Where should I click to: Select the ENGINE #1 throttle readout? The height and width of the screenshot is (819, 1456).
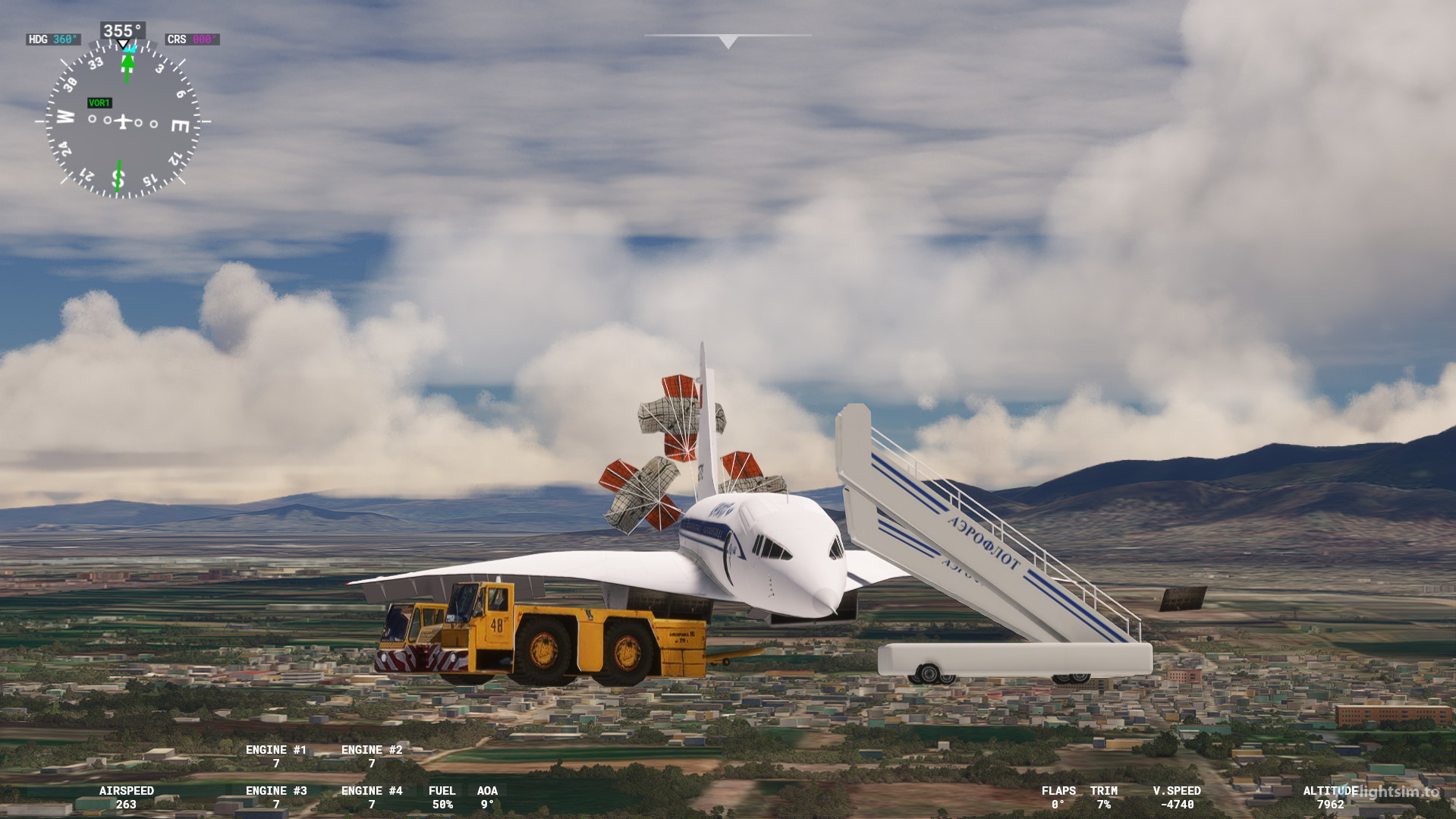277,756
